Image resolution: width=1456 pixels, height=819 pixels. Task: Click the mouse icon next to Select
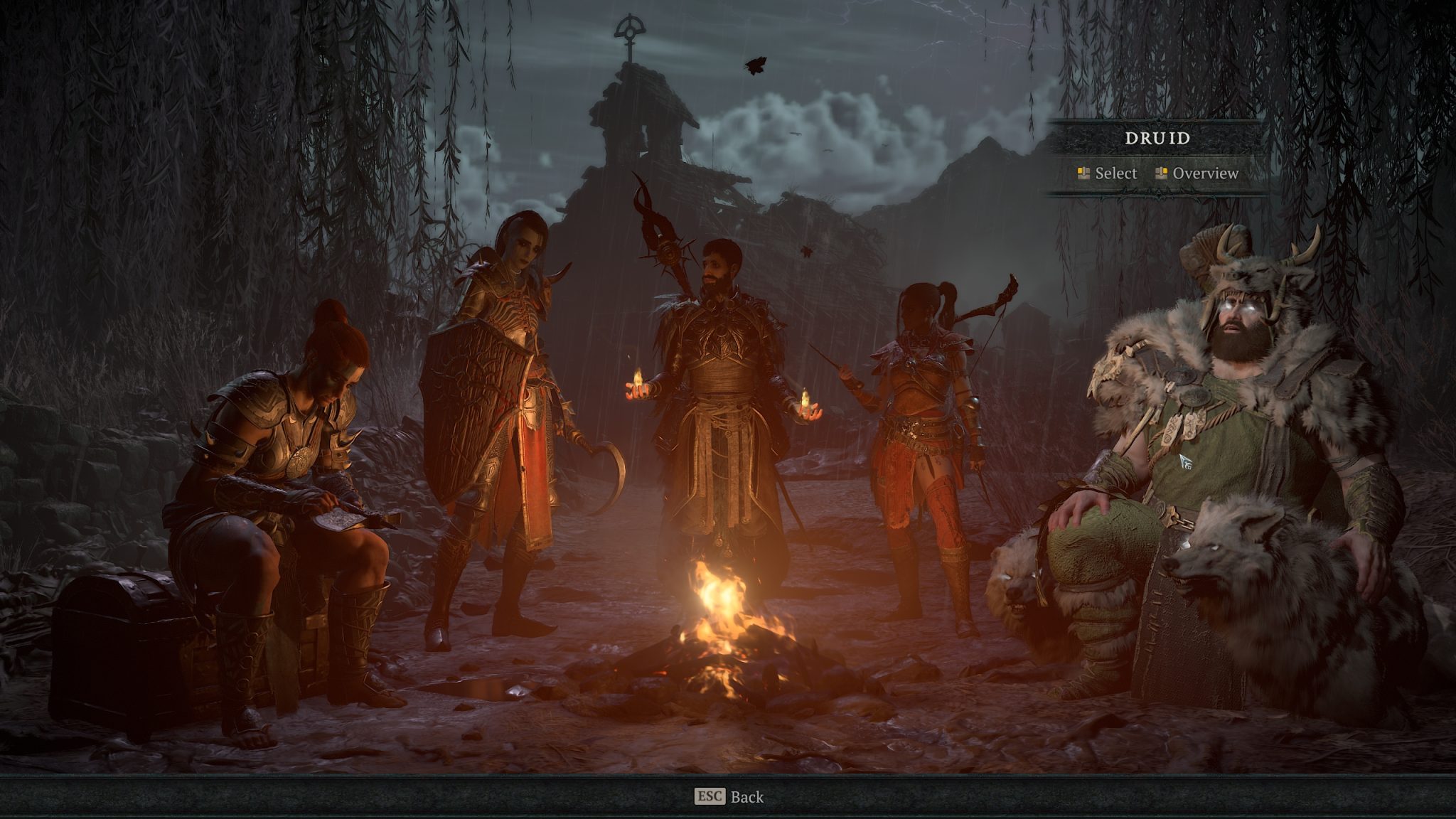pyautogui.click(x=1083, y=173)
